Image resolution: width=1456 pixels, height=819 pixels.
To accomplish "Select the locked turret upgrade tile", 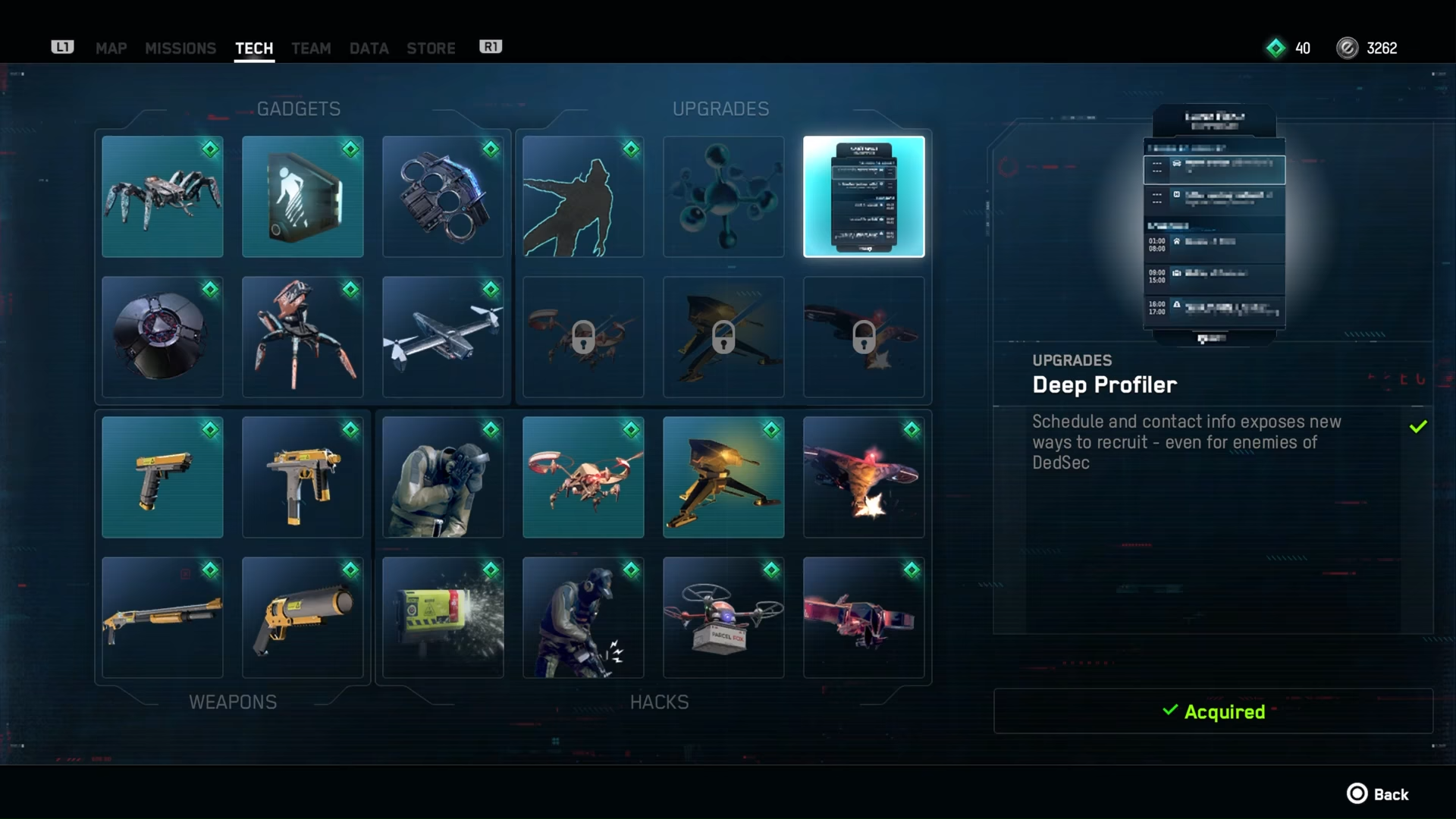I will click(723, 337).
